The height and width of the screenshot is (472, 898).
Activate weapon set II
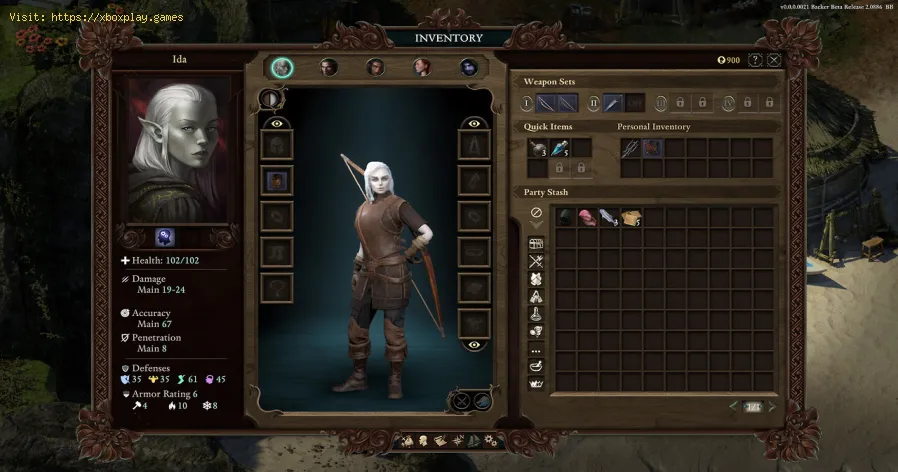592,102
